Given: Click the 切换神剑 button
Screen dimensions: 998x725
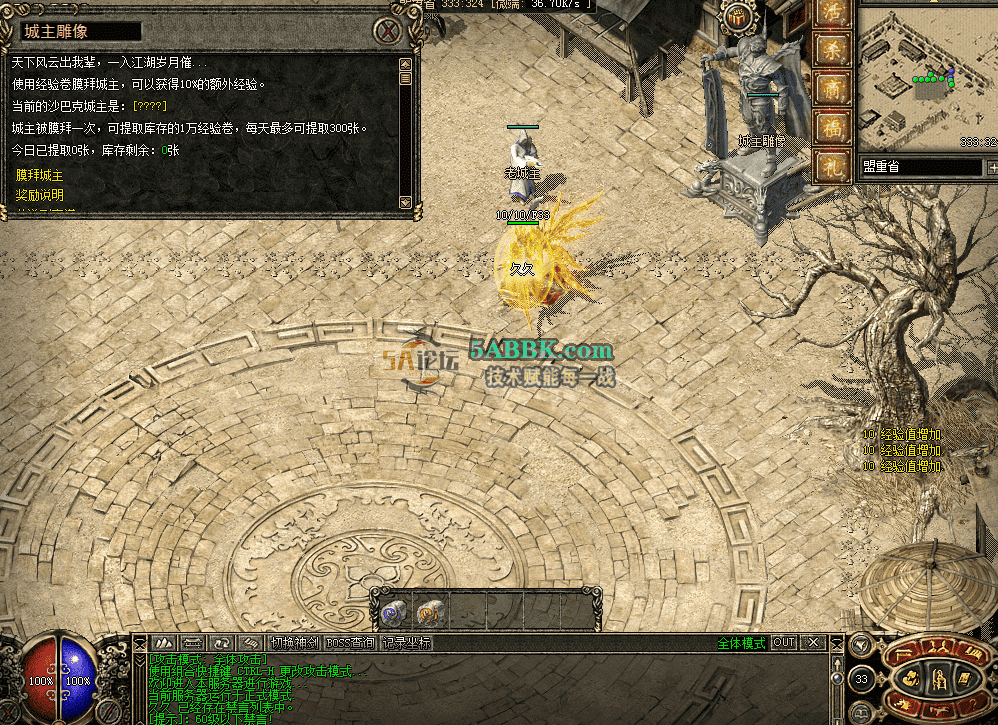Looking at the screenshot, I should click(294, 643).
